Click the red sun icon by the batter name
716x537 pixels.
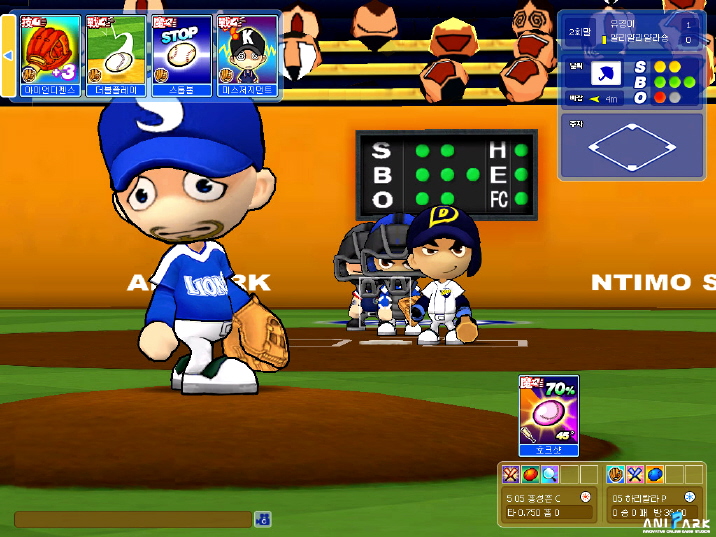(x=587, y=497)
